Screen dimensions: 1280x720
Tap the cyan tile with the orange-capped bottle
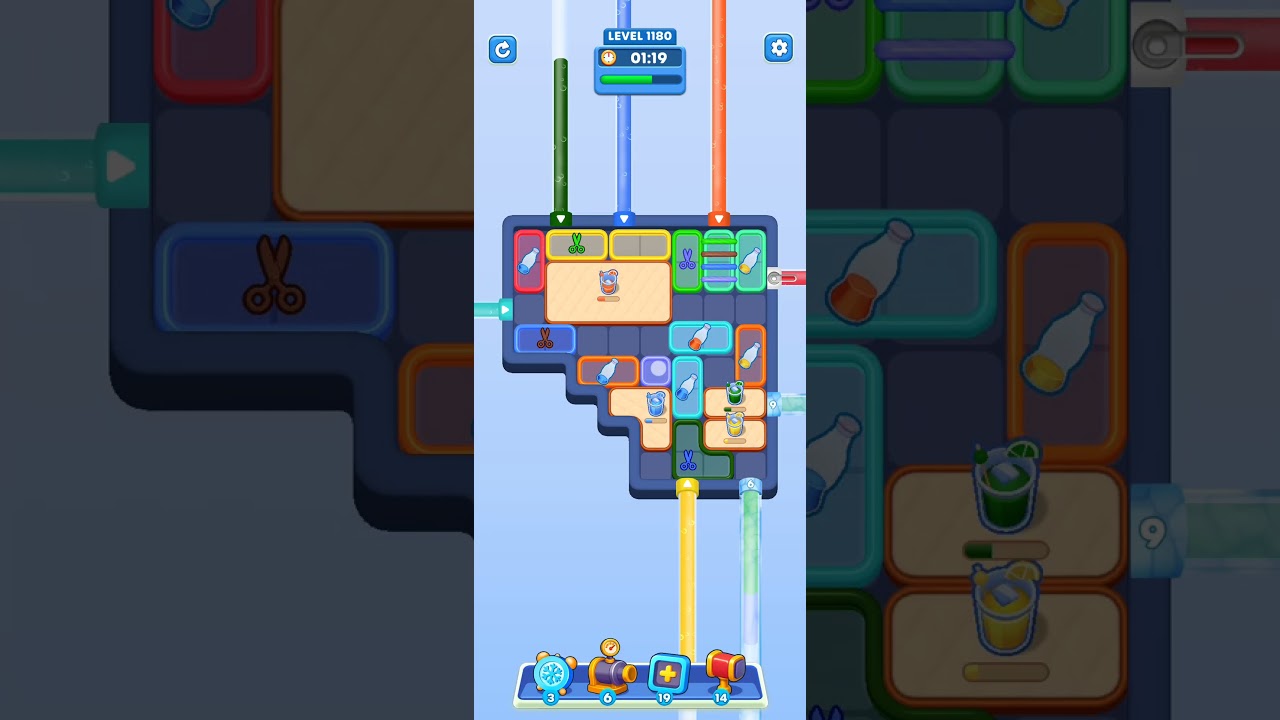pos(699,337)
